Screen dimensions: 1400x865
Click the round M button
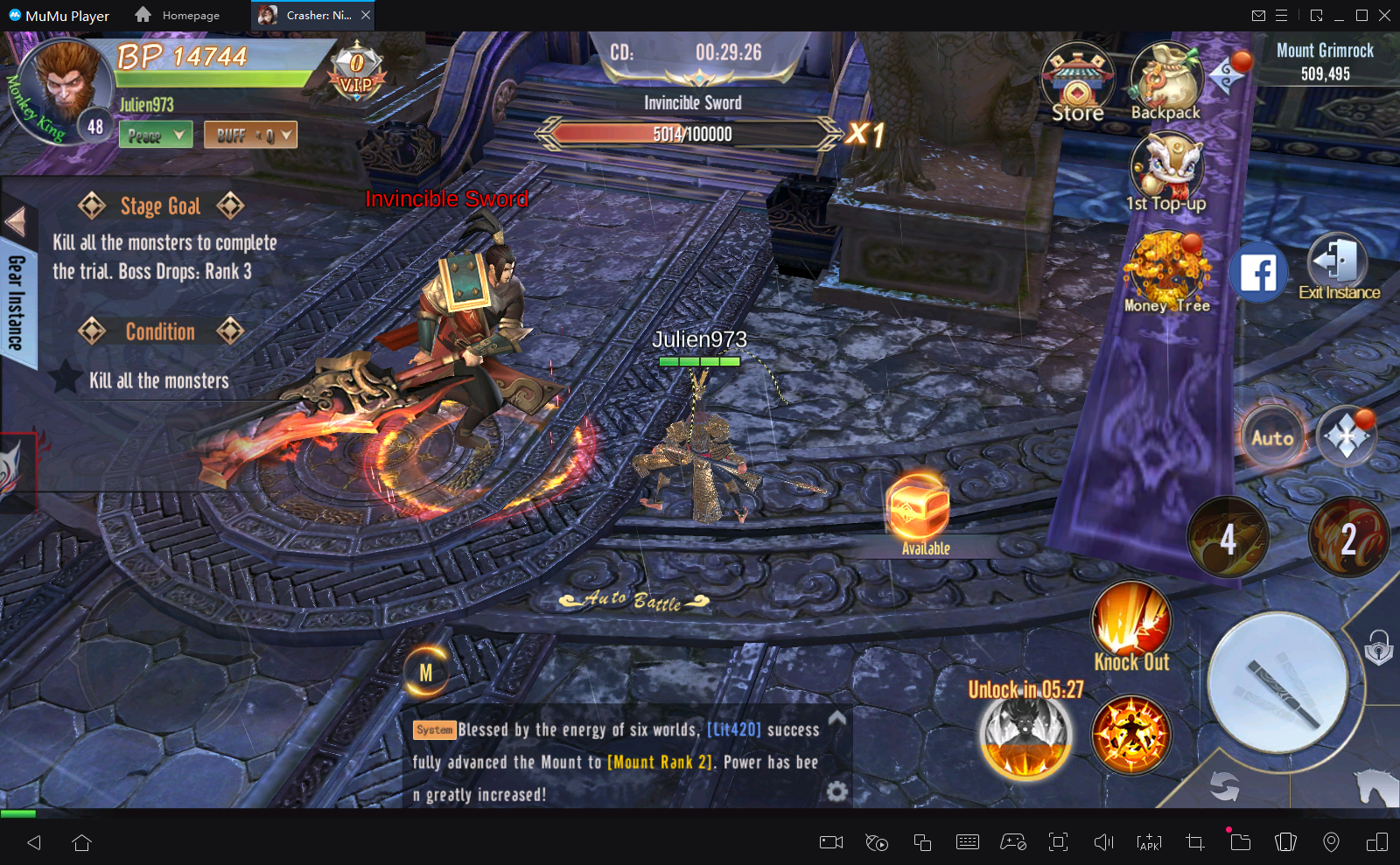(426, 673)
